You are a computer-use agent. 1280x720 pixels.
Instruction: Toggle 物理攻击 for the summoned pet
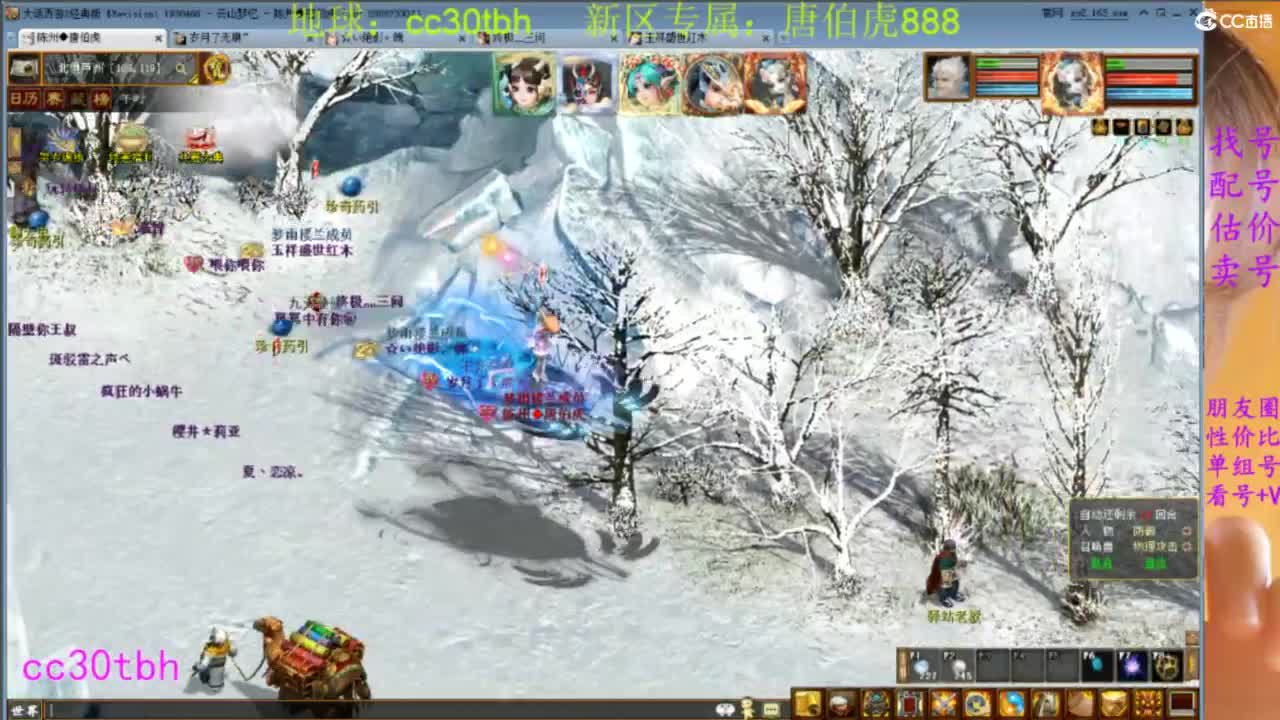click(x=1155, y=547)
